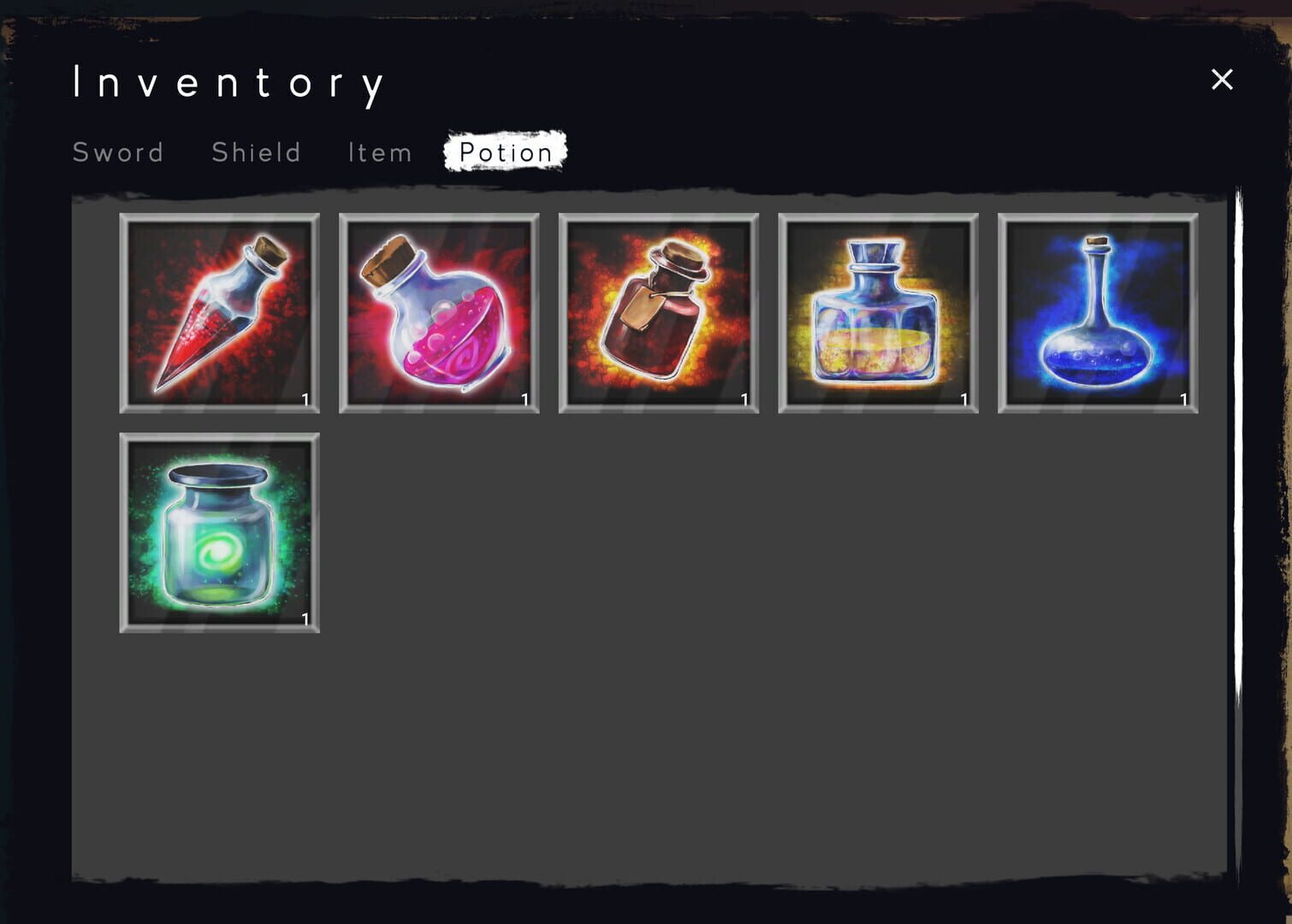Switch to the Sword tab
The image size is (1292, 924).
pyautogui.click(x=119, y=152)
